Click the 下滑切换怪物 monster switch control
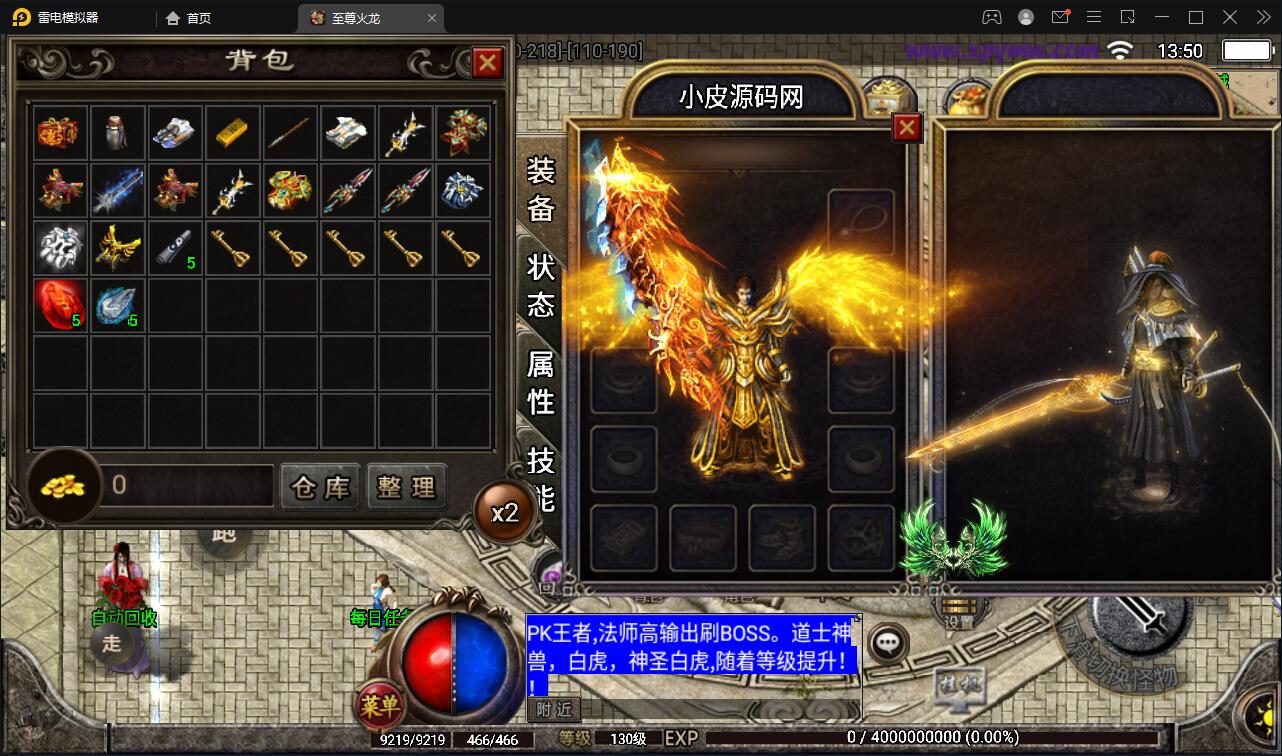 coord(1135,625)
